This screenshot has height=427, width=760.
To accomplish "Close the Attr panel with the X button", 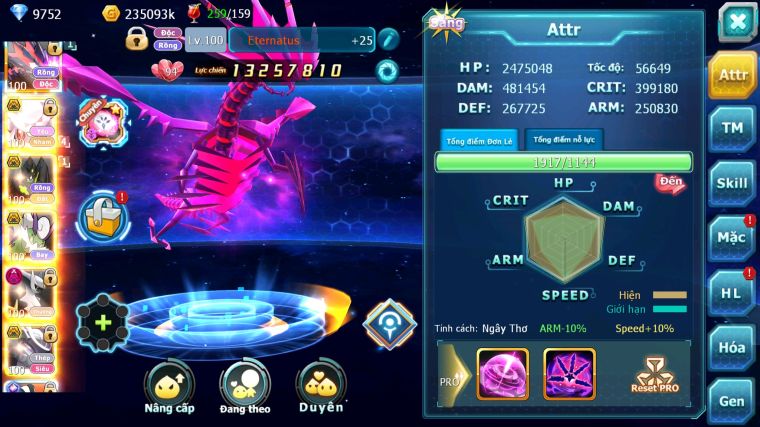I will pos(737,22).
